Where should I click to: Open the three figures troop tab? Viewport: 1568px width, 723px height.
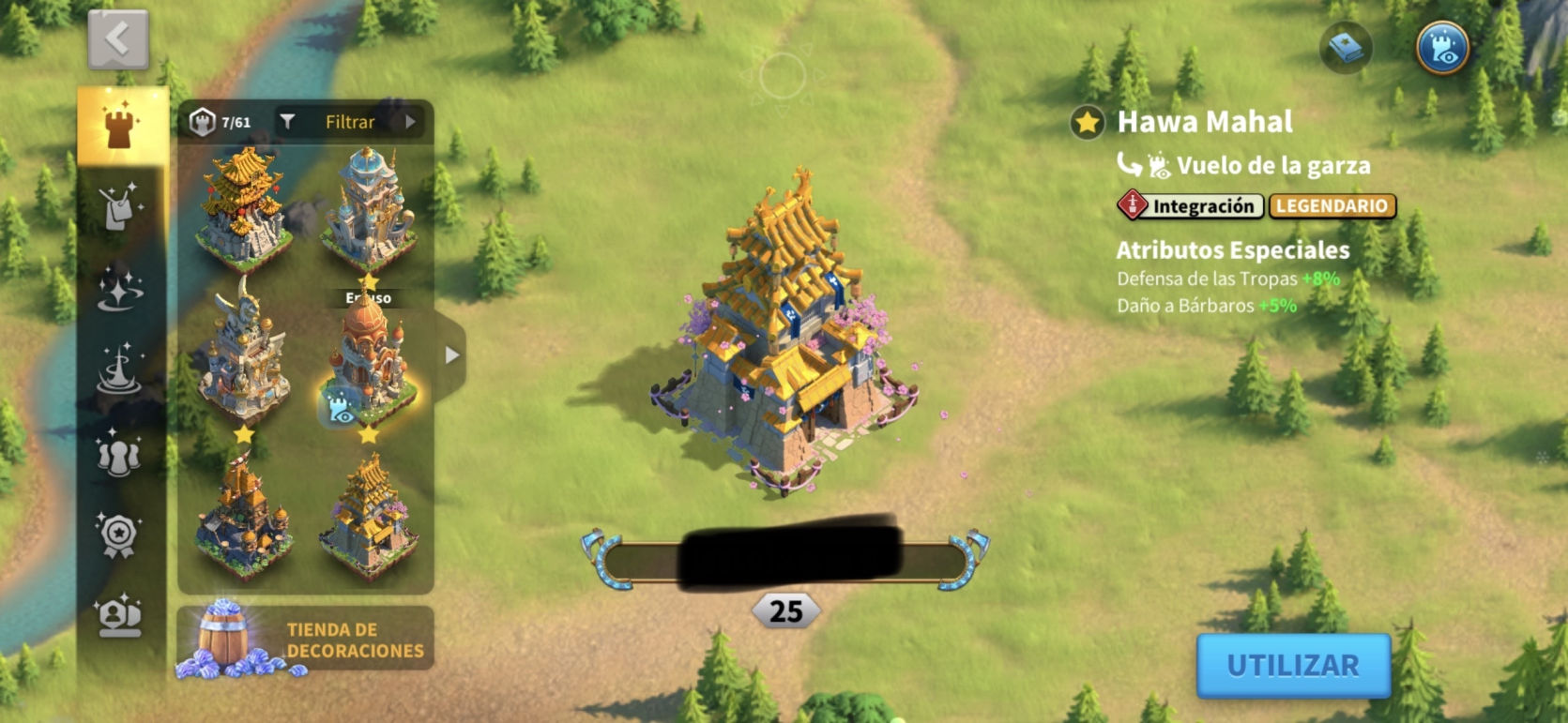pos(120,452)
